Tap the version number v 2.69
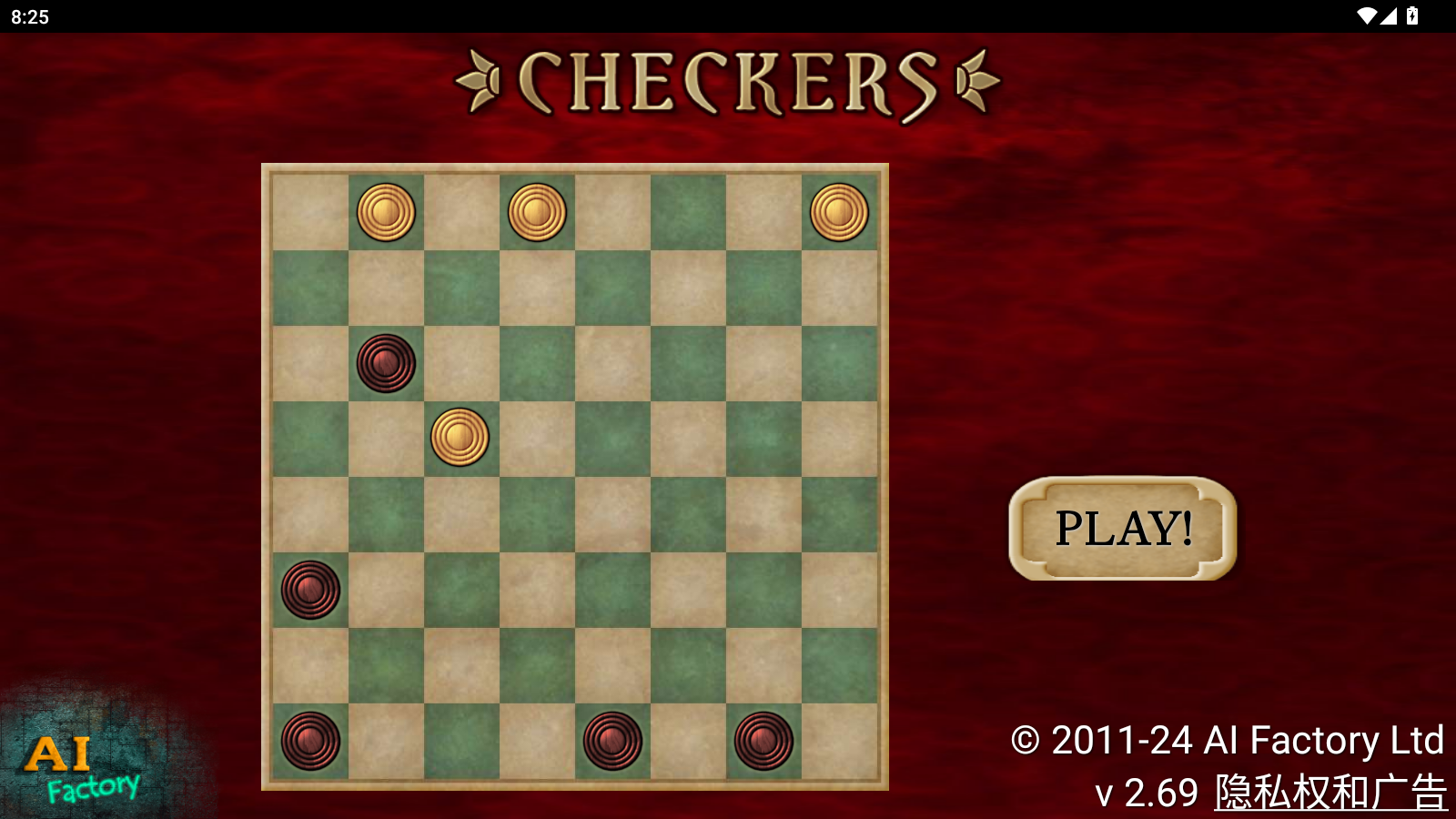The width and height of the screenshot is (1456, 819). 1146,792
